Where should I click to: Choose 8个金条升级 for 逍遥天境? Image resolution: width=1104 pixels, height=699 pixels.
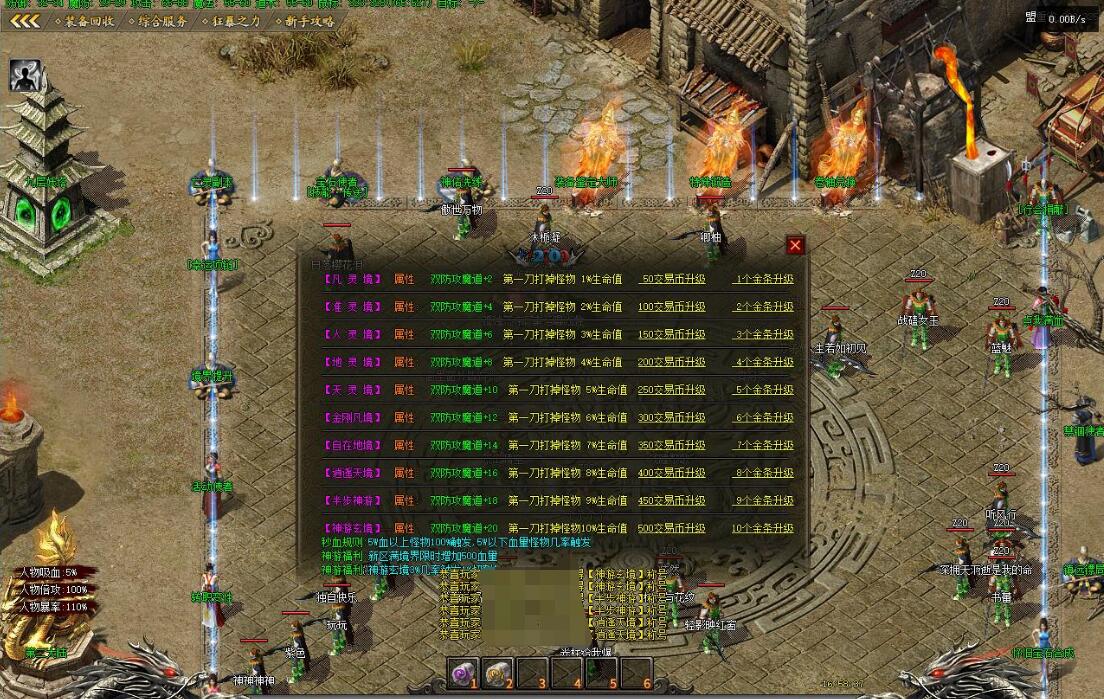(x=764, y=472)
